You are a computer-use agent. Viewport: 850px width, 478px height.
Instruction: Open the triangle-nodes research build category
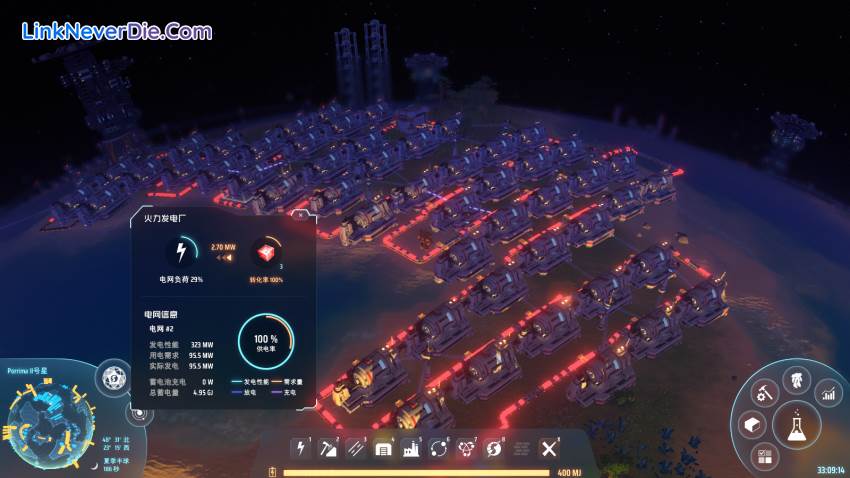(465, 448)
